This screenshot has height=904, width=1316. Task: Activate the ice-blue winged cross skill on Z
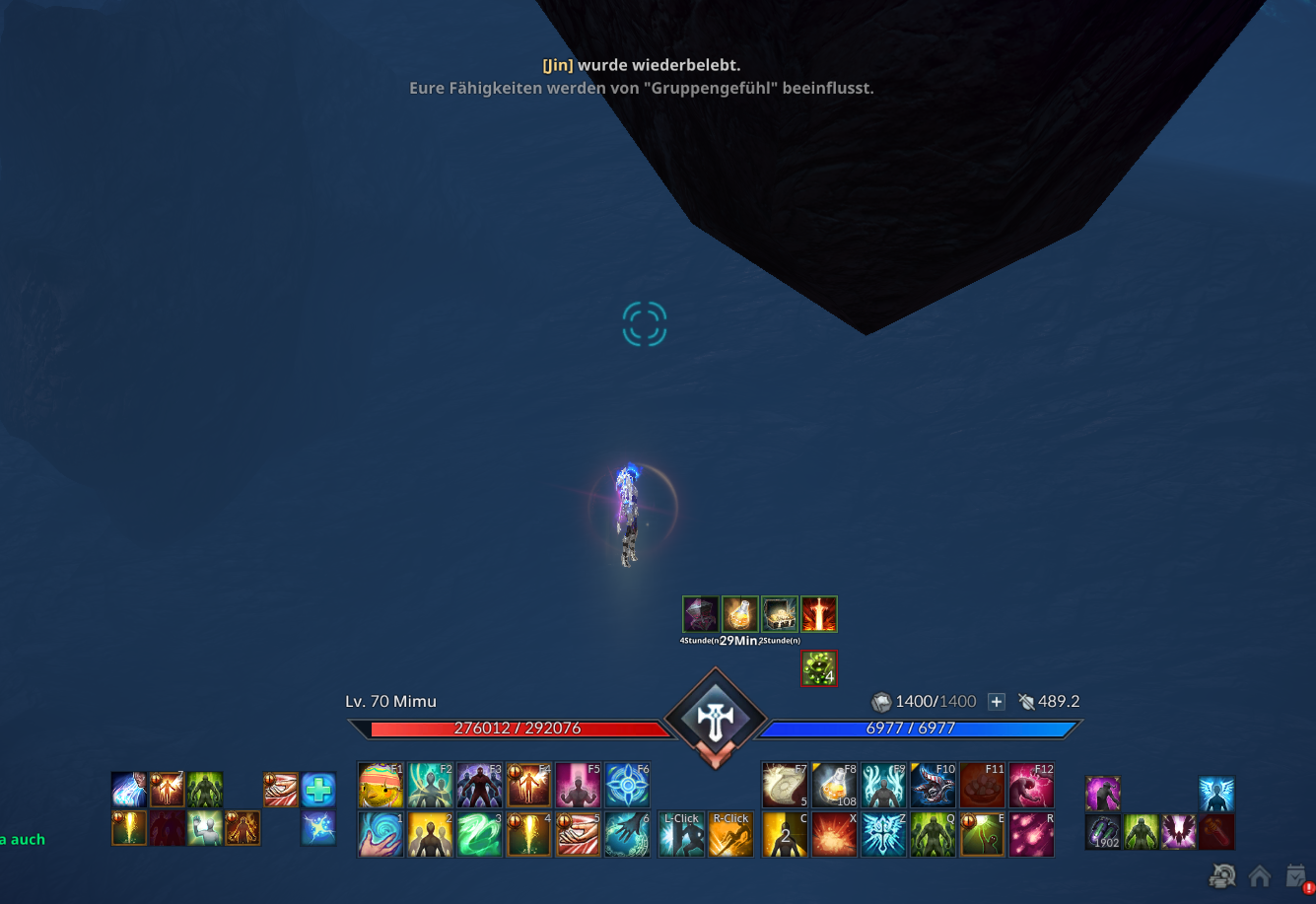[883, 834]
